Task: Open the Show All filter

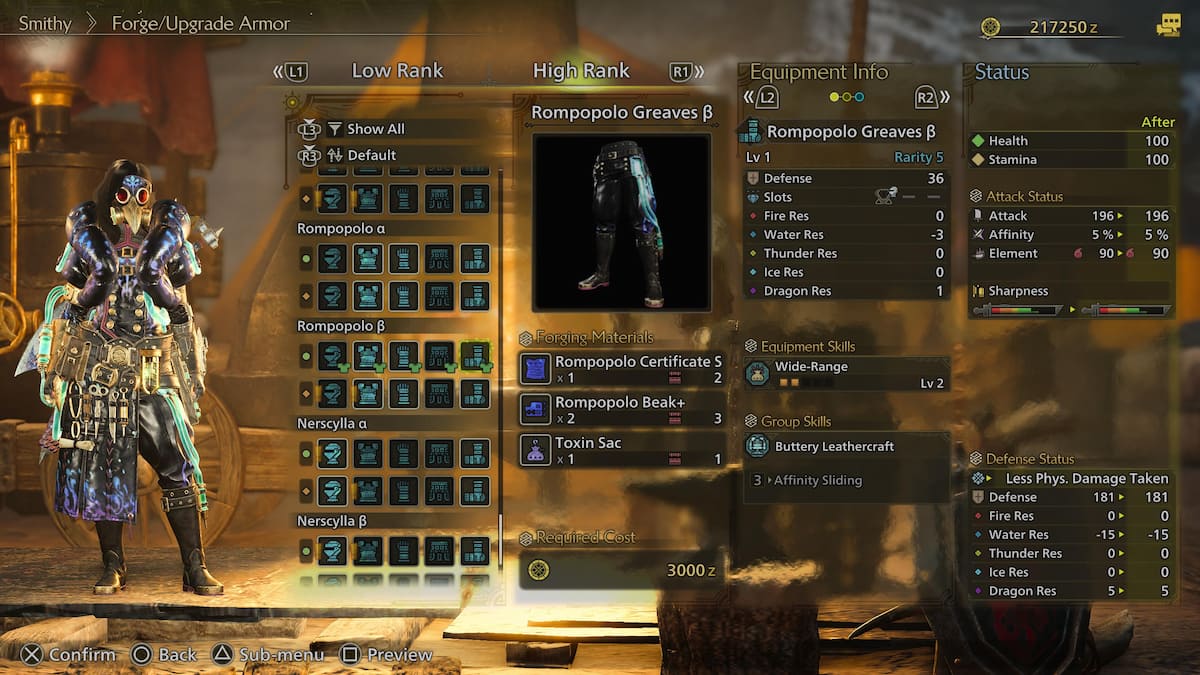Action: pyautogui.click(x=375, y=129)
